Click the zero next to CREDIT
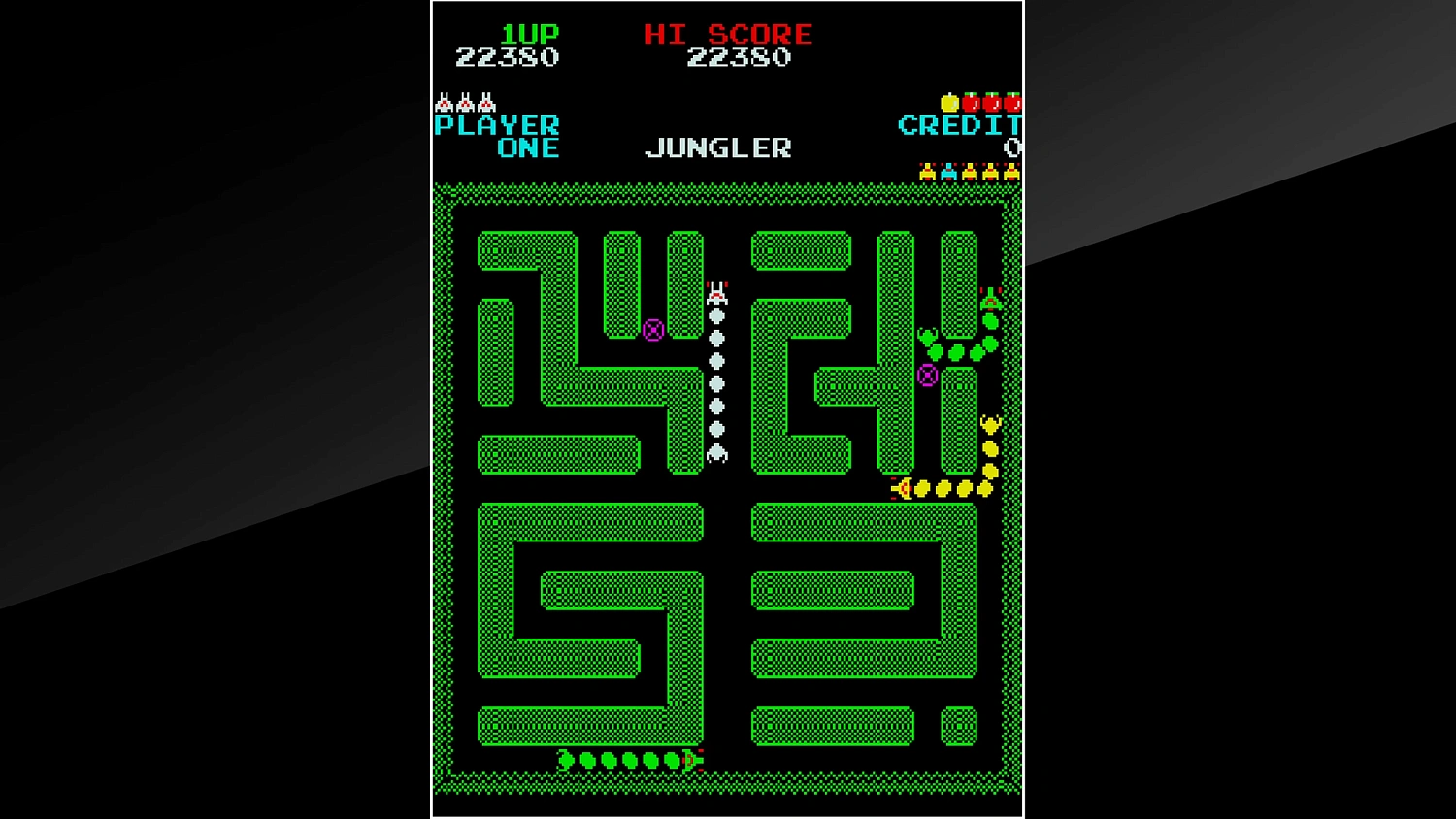The height and width of the screenshot is (819, 1456). [1012, 147]
